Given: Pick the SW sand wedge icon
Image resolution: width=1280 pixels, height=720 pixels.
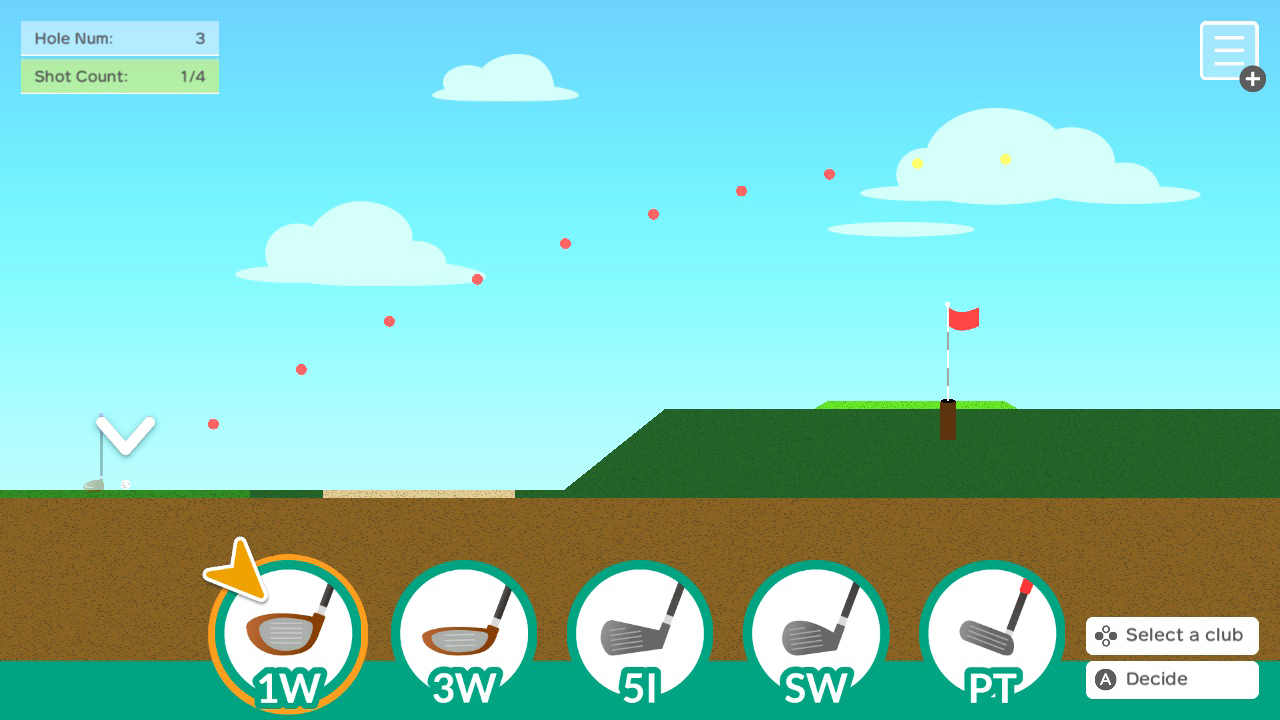Looking at the screenshot, I should pos(817,634).
